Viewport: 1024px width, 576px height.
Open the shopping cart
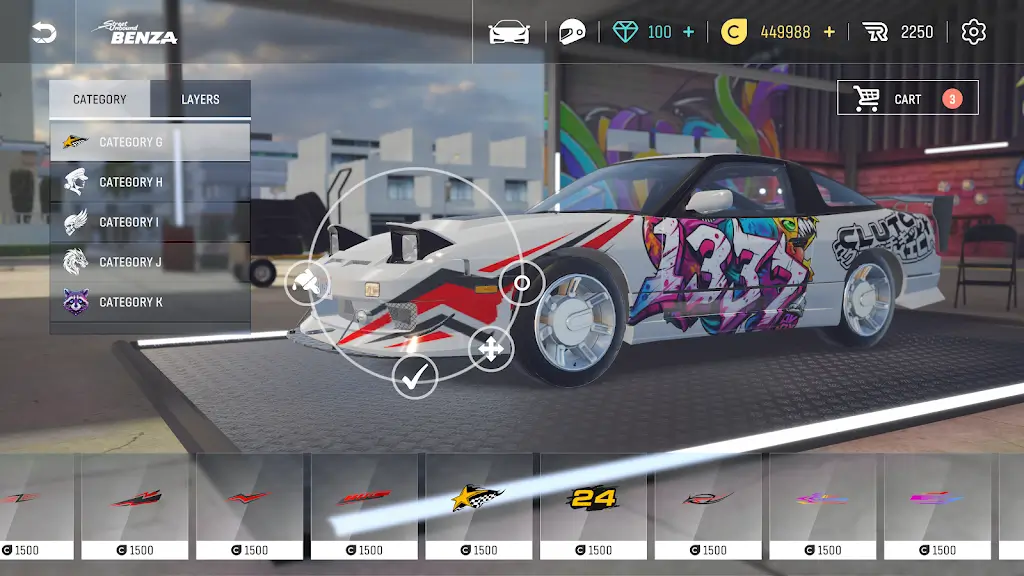click(907, 98)
